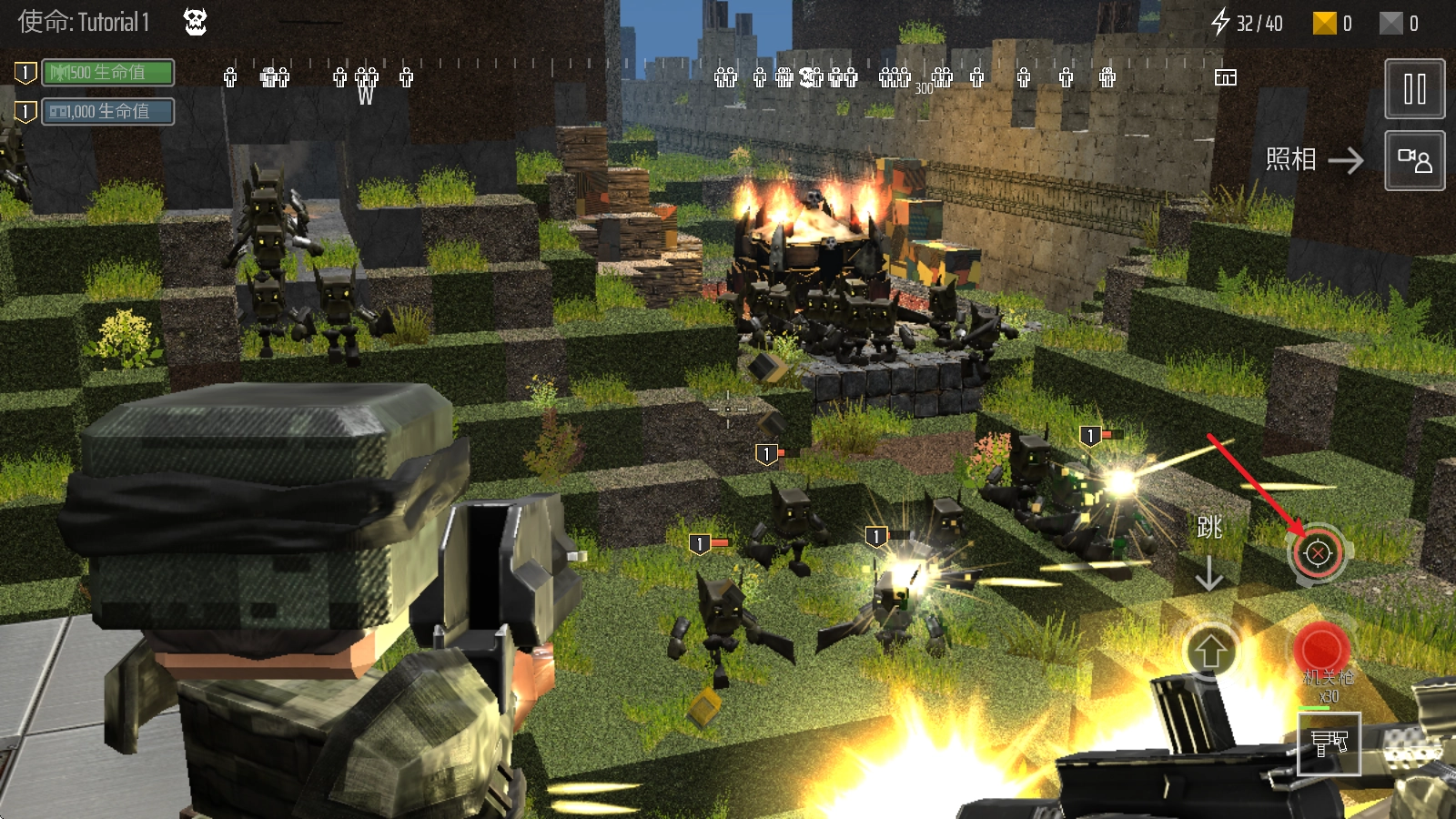1456x819 pixels.
Task: Select the machine gun weapon slot
Action: 1329,743
